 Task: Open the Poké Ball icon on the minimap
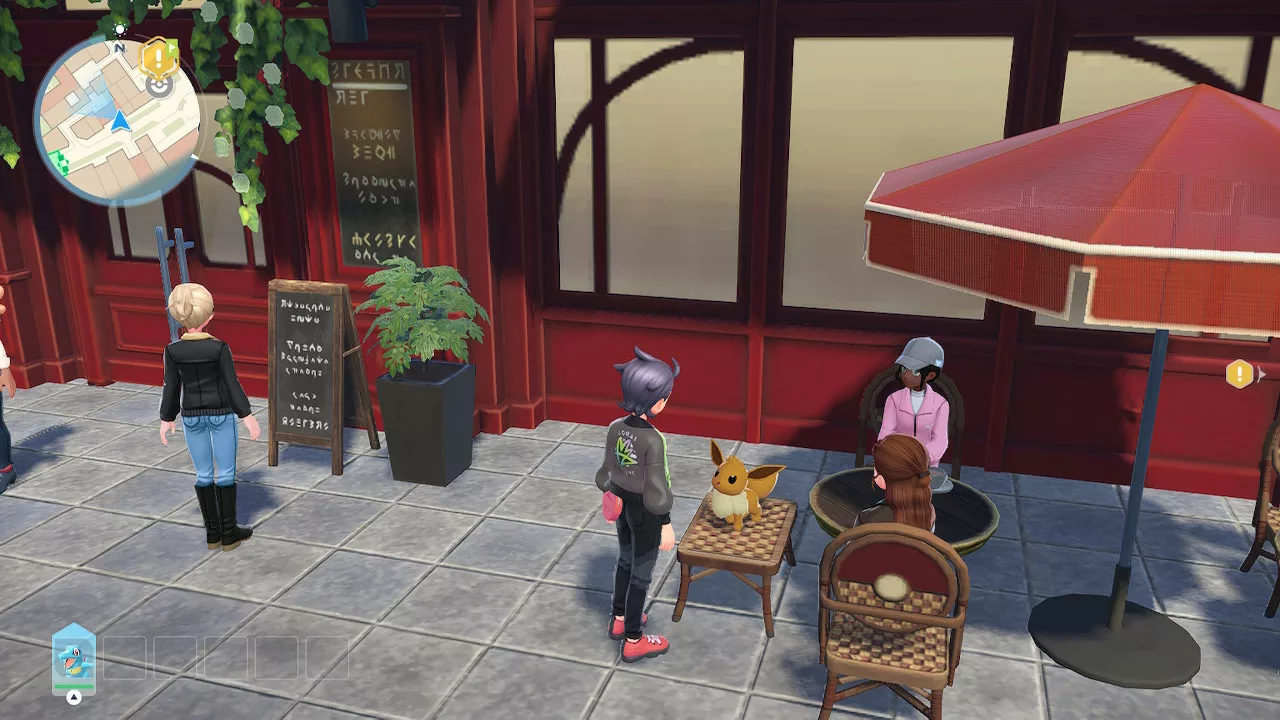[159, 87]
